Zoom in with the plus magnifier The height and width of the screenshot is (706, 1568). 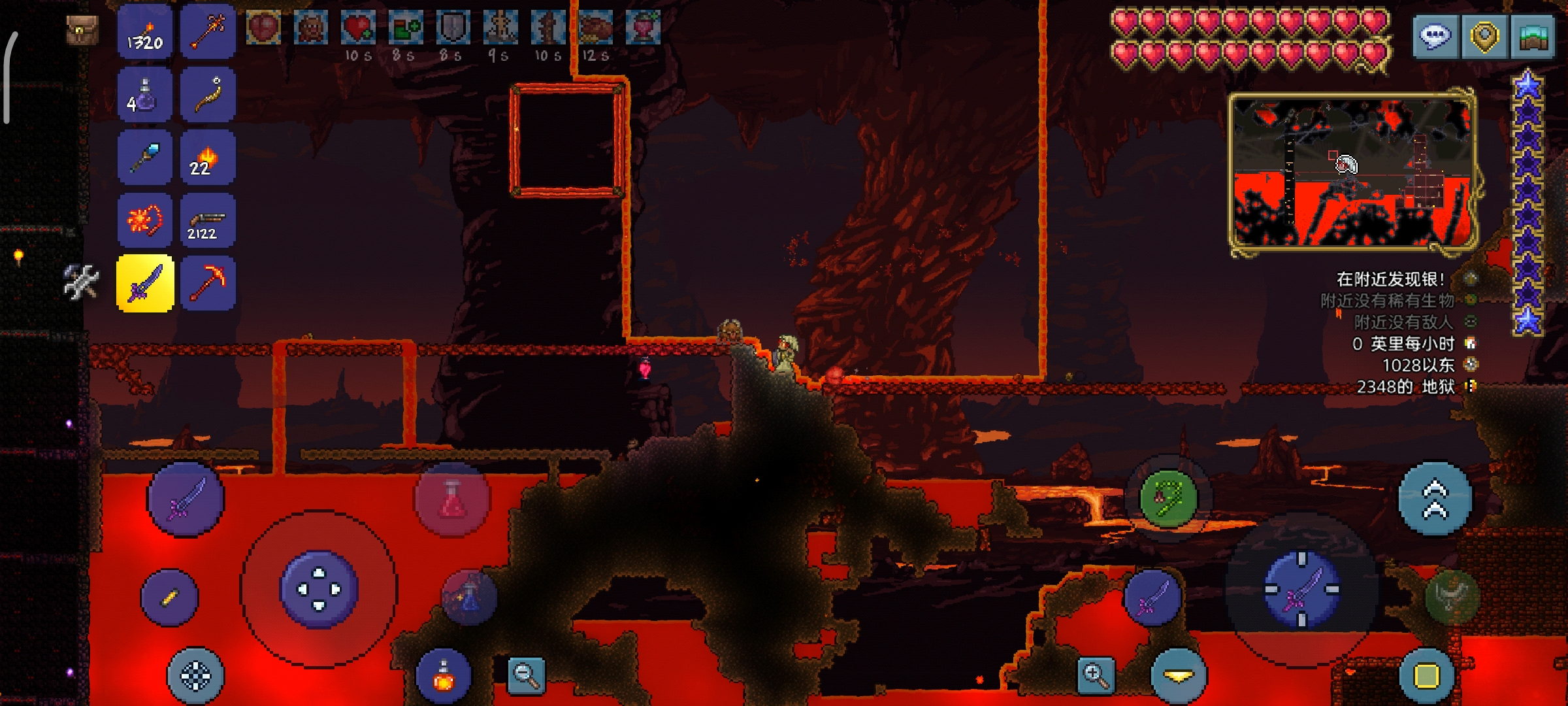pyautogui.click(x=1096, y=675)
